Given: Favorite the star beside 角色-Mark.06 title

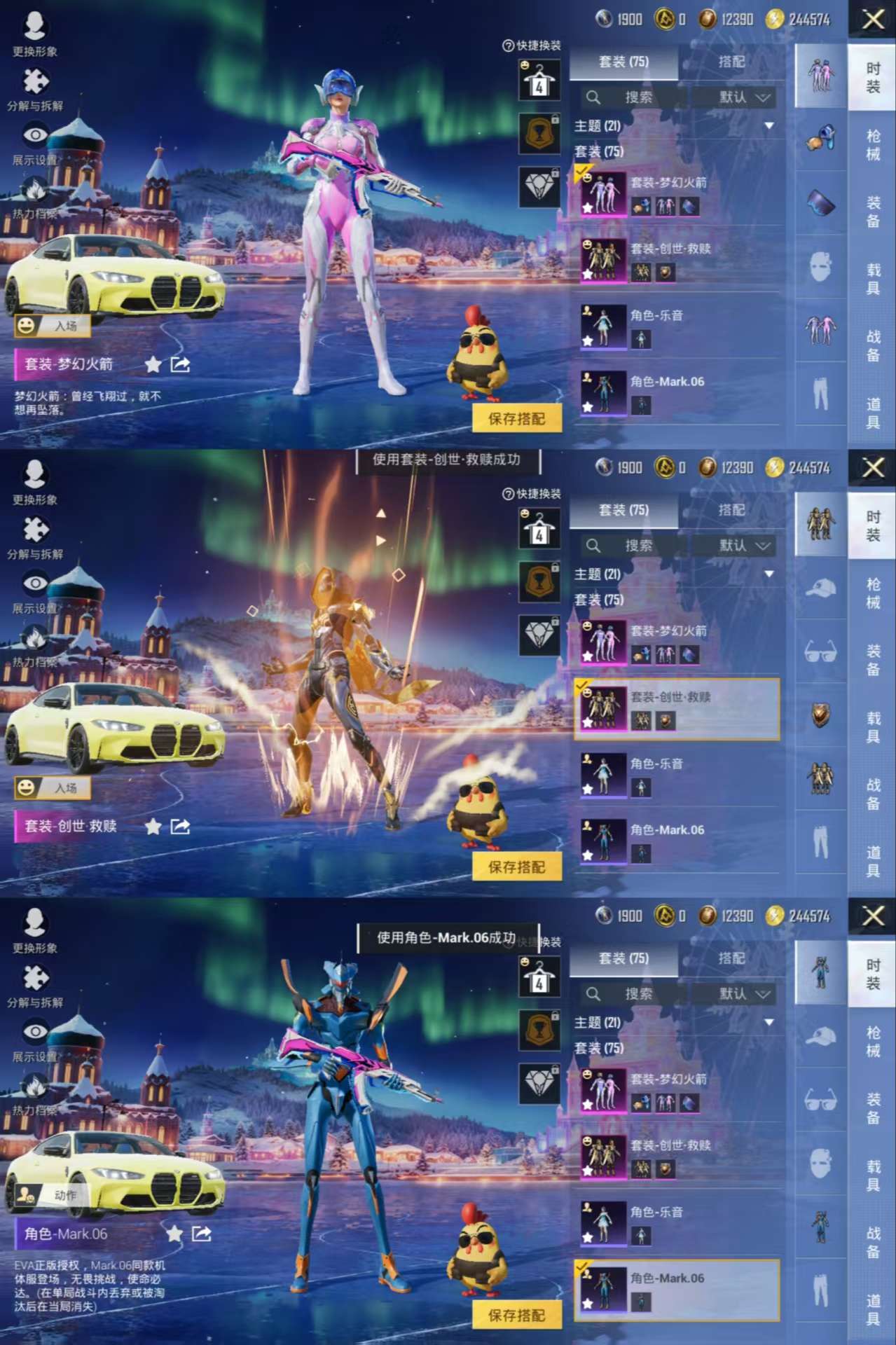Looking at the screenshot, I should 174,1234.
